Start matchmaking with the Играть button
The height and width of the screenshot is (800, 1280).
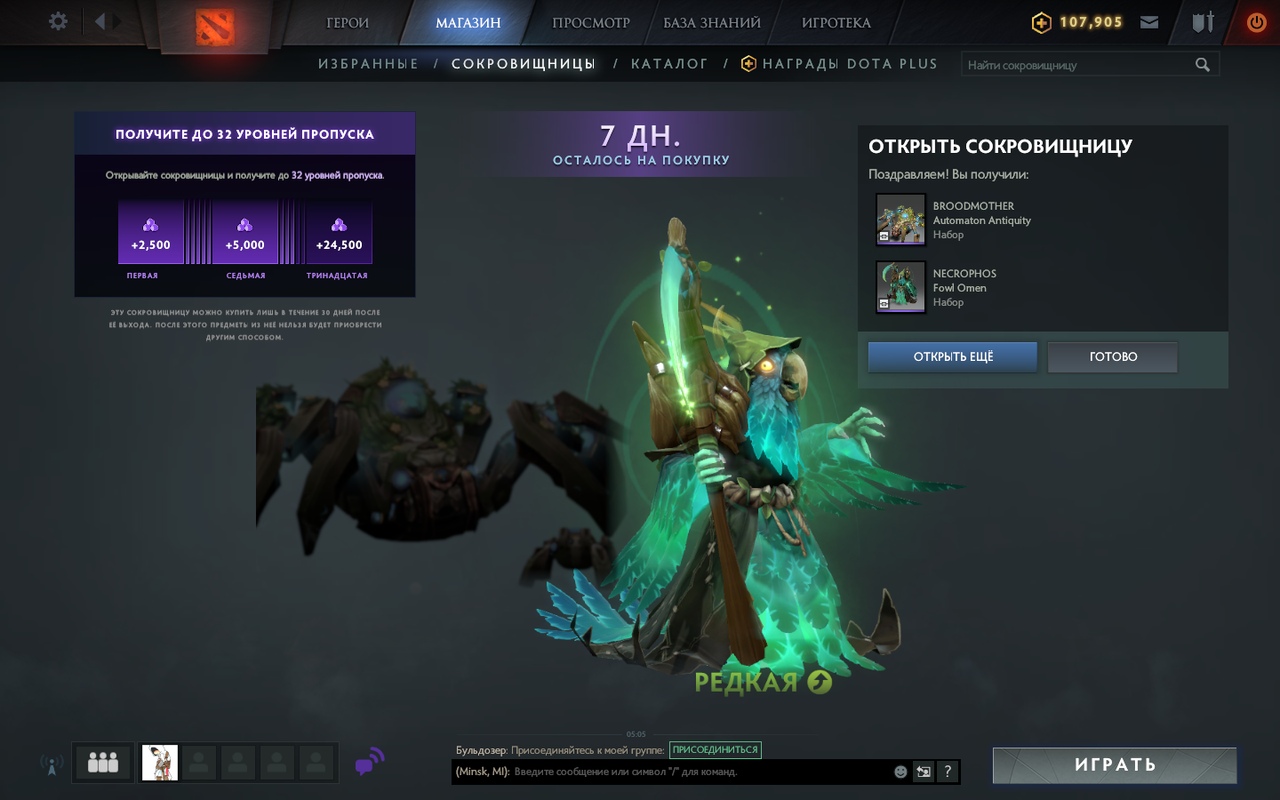[x=1114, y=765]
